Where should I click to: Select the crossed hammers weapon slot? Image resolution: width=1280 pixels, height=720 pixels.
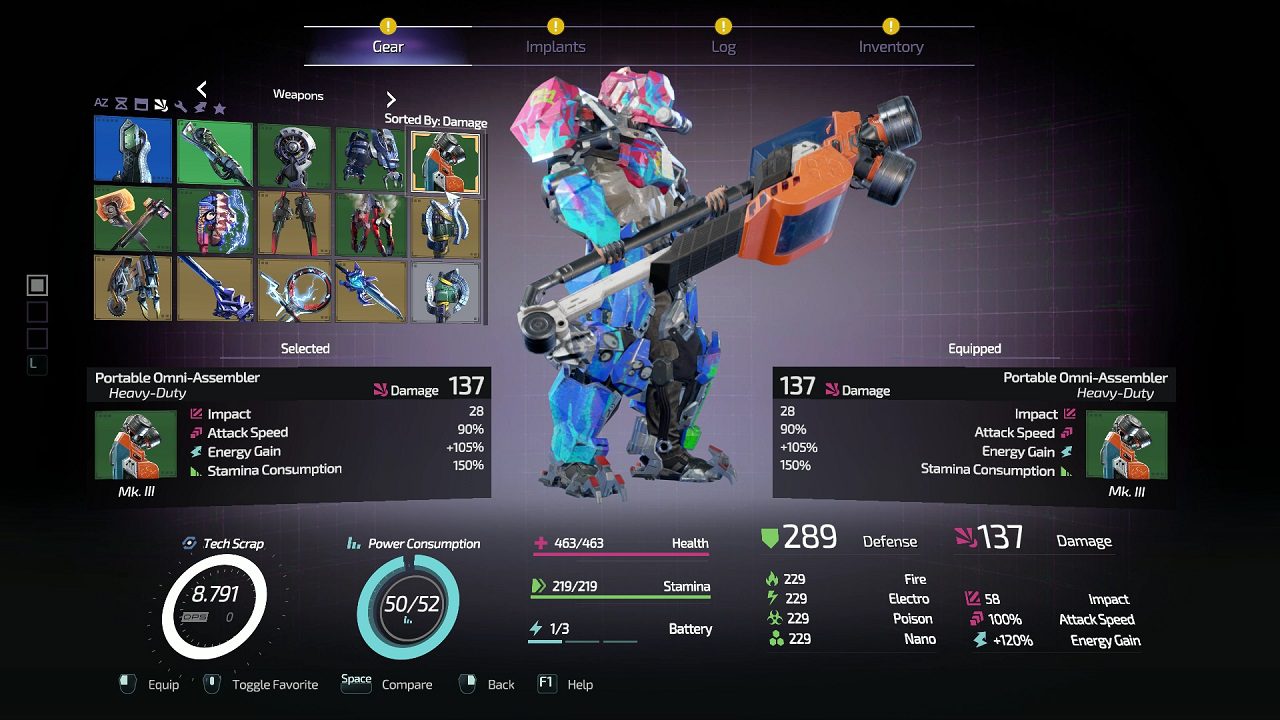click(133, 219)
